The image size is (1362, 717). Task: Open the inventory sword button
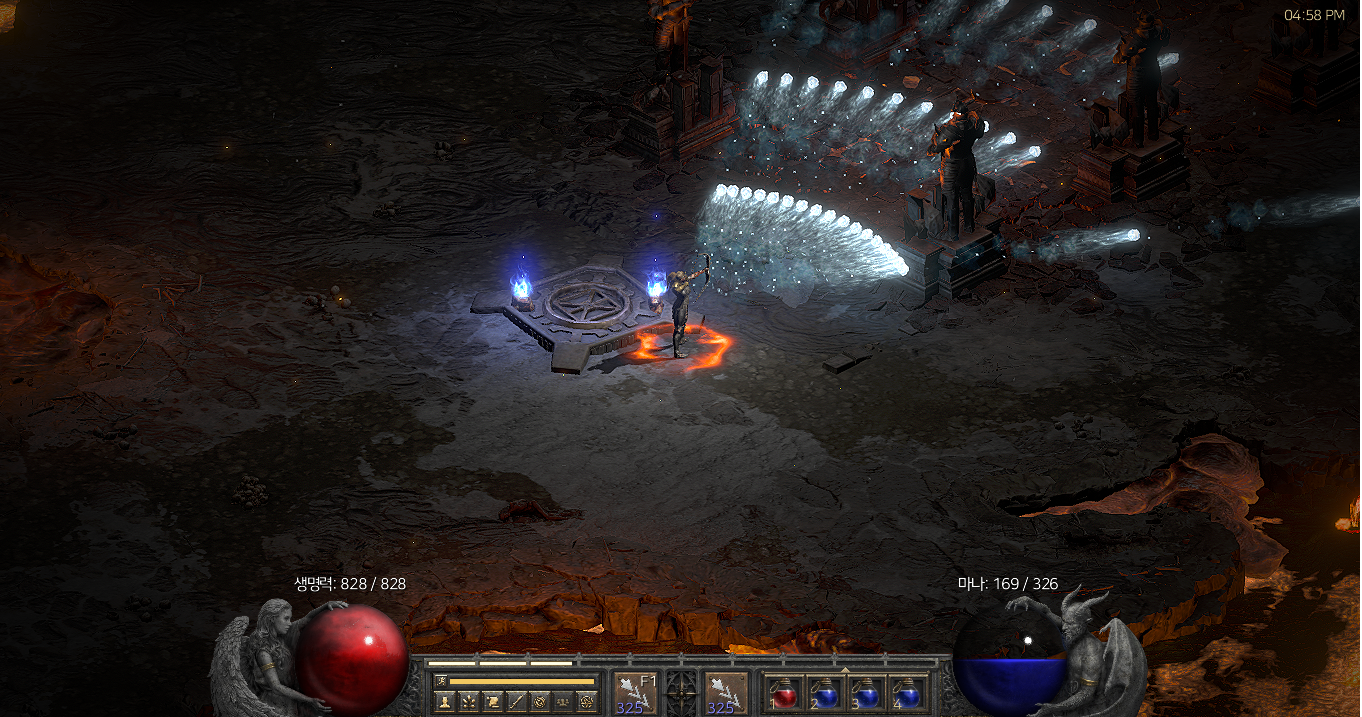point(516,701)
